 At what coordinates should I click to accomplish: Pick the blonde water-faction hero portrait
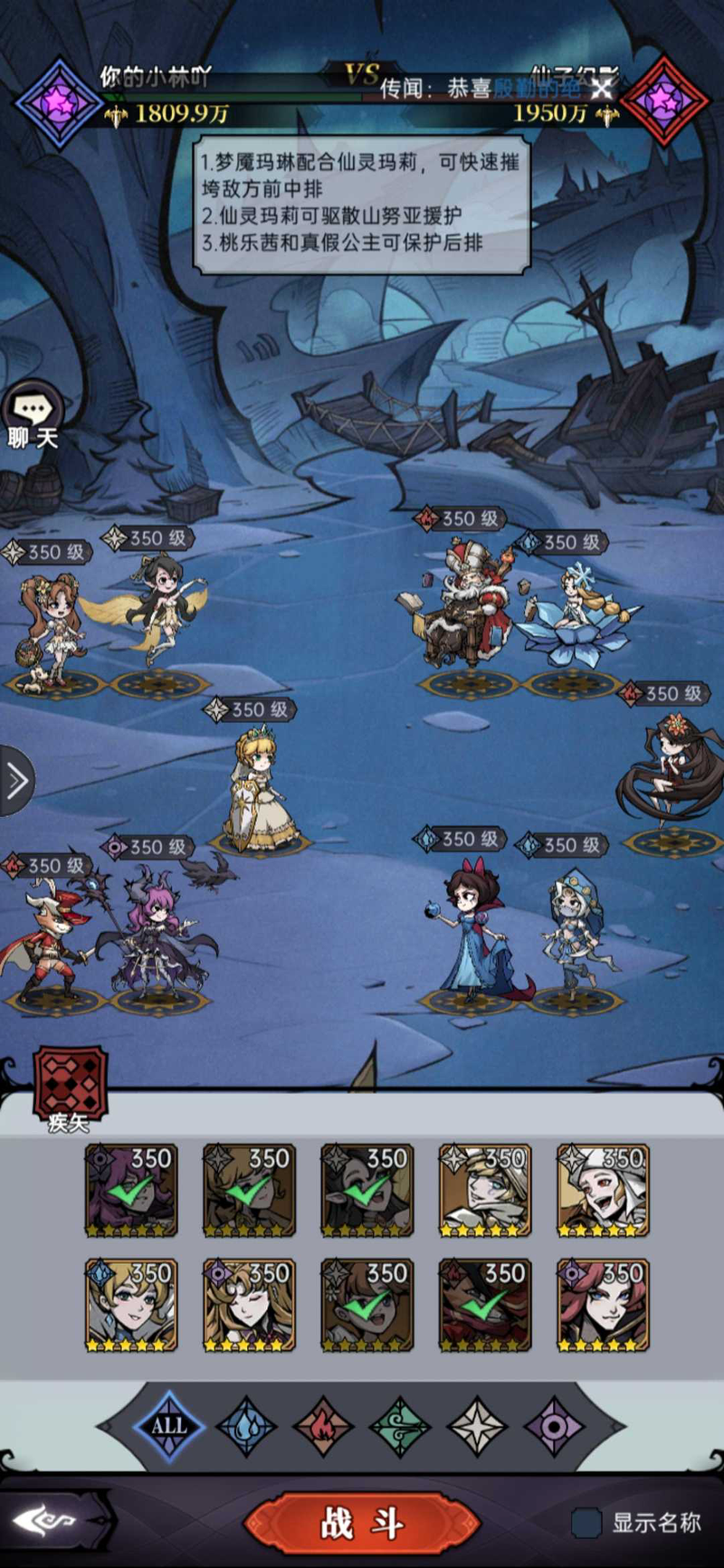coord(131,1305)
